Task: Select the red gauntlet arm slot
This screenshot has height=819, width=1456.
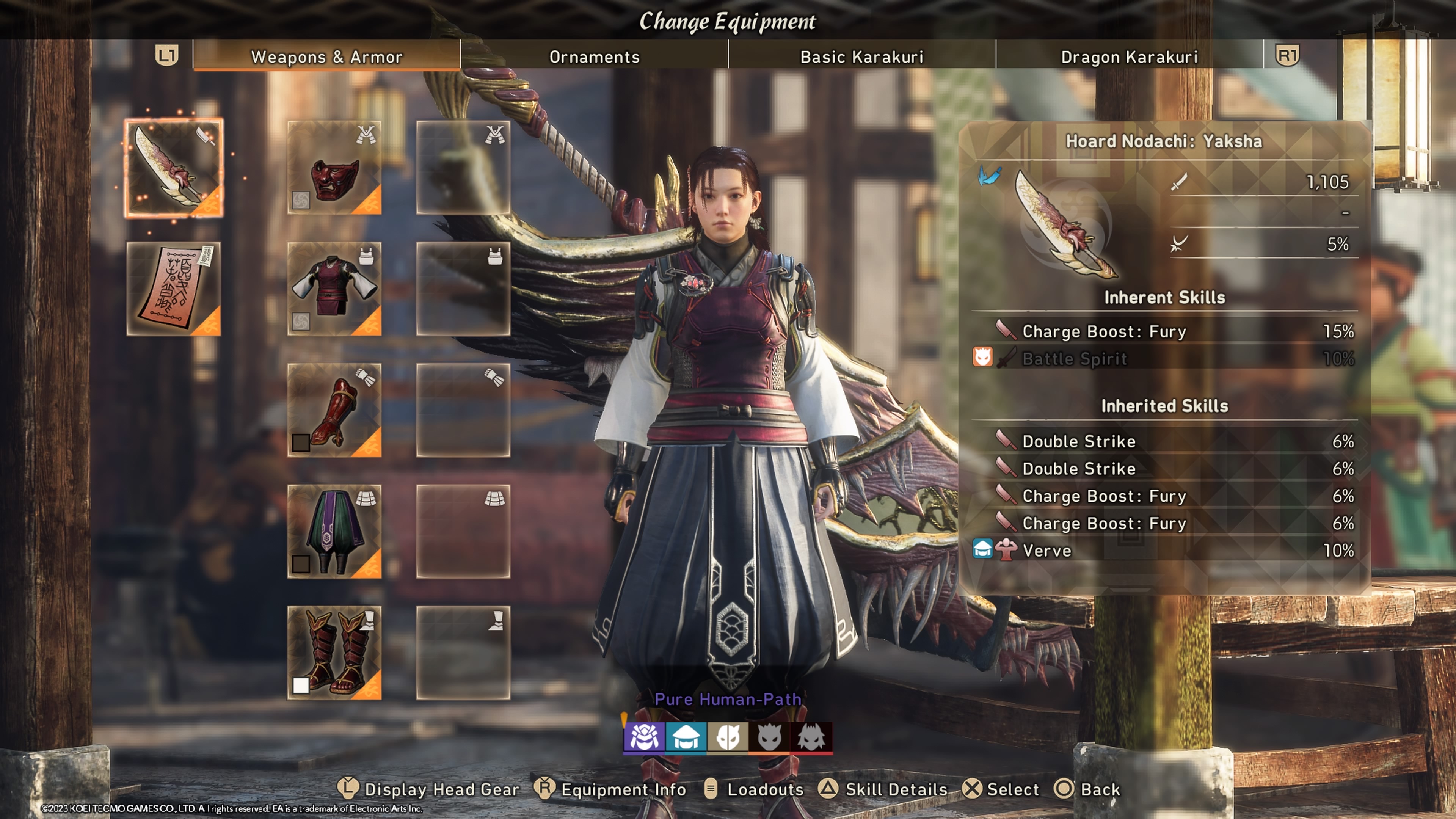Action: 334,410
